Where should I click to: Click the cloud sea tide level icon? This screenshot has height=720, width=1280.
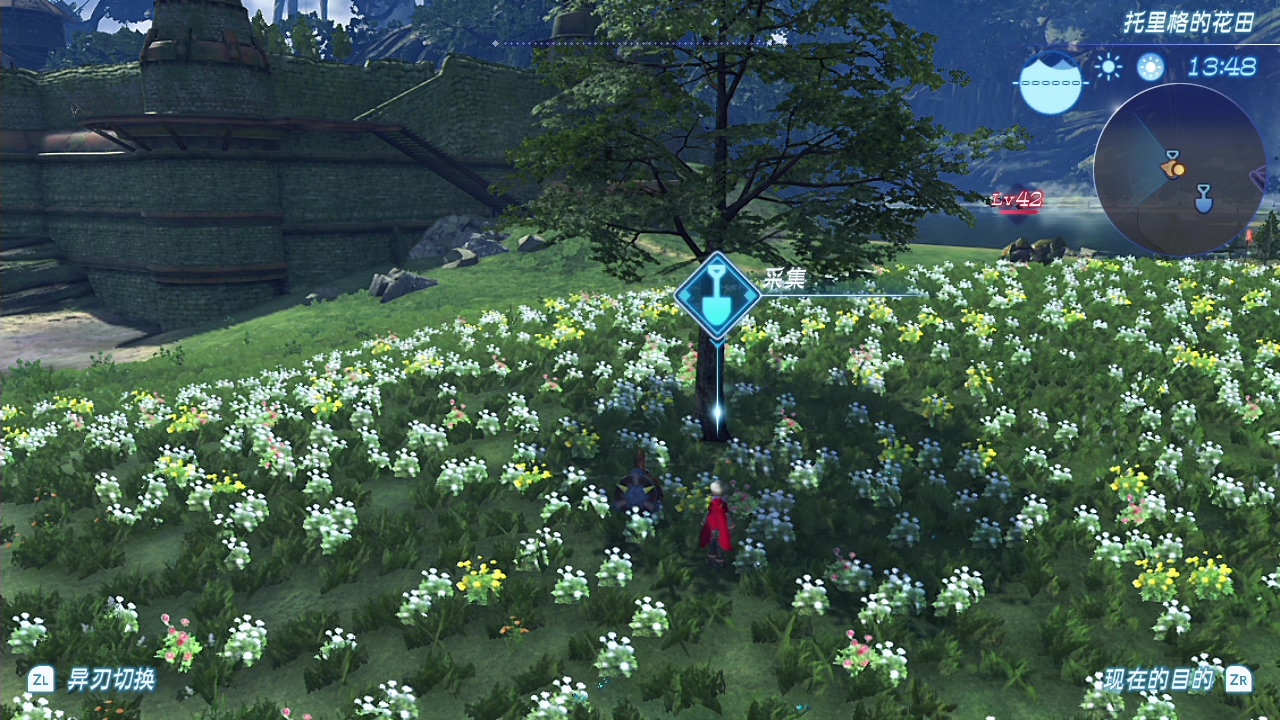pyautogui.click(x=1051, y=81)
